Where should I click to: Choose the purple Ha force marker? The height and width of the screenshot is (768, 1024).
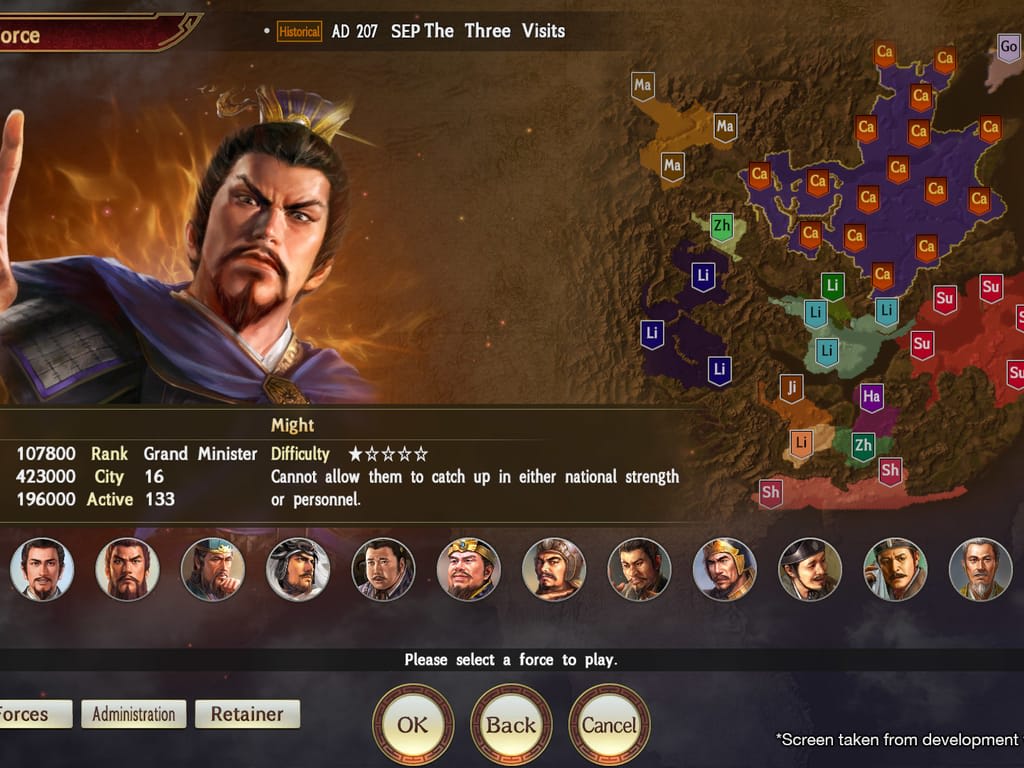pos(871,397)
